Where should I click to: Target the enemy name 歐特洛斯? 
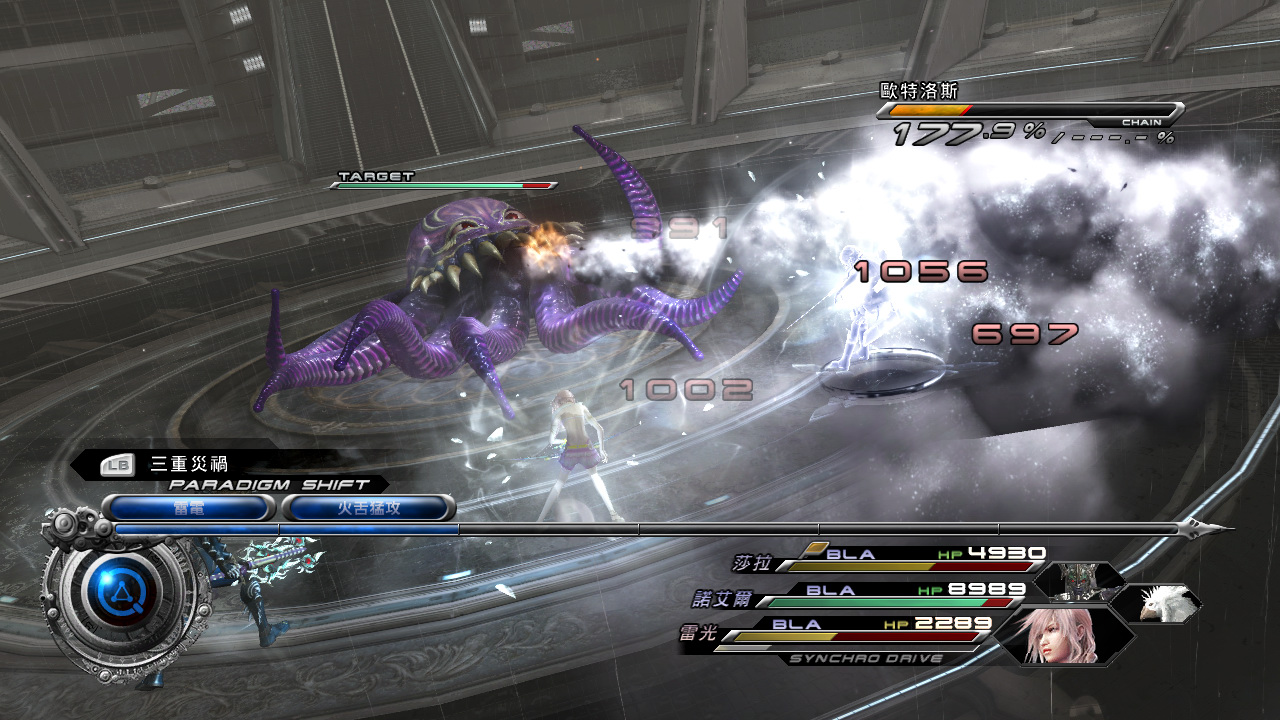click(911, 90)
